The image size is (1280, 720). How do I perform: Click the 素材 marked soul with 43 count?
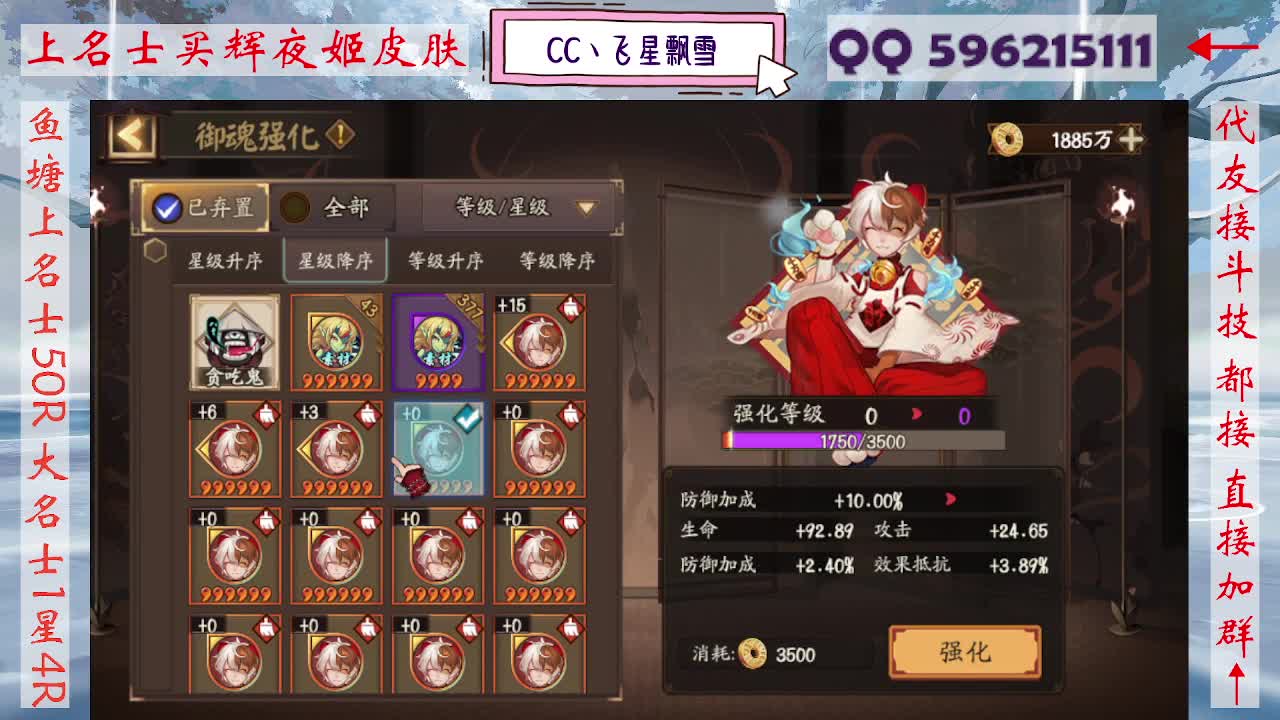[336, 340]
